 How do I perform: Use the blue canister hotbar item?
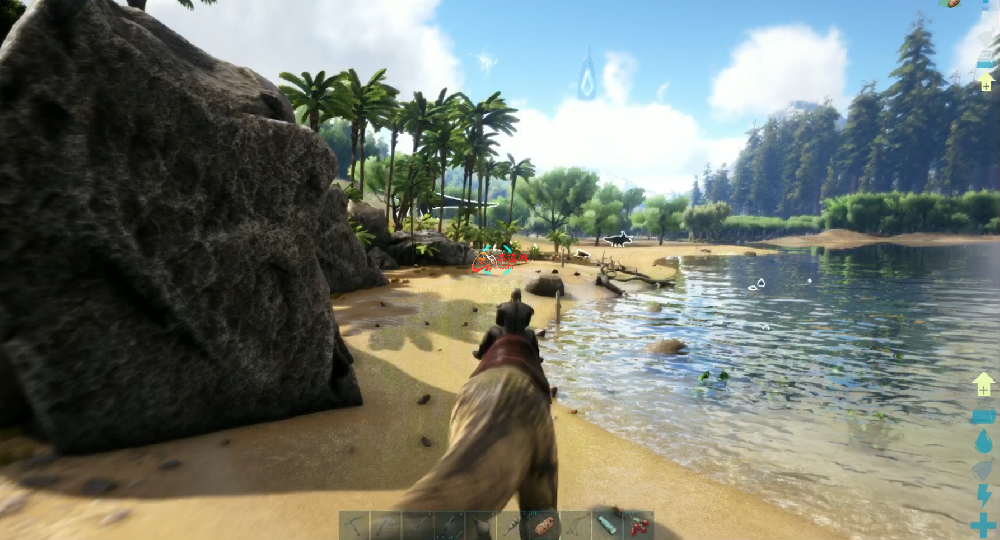pos(607,525)
